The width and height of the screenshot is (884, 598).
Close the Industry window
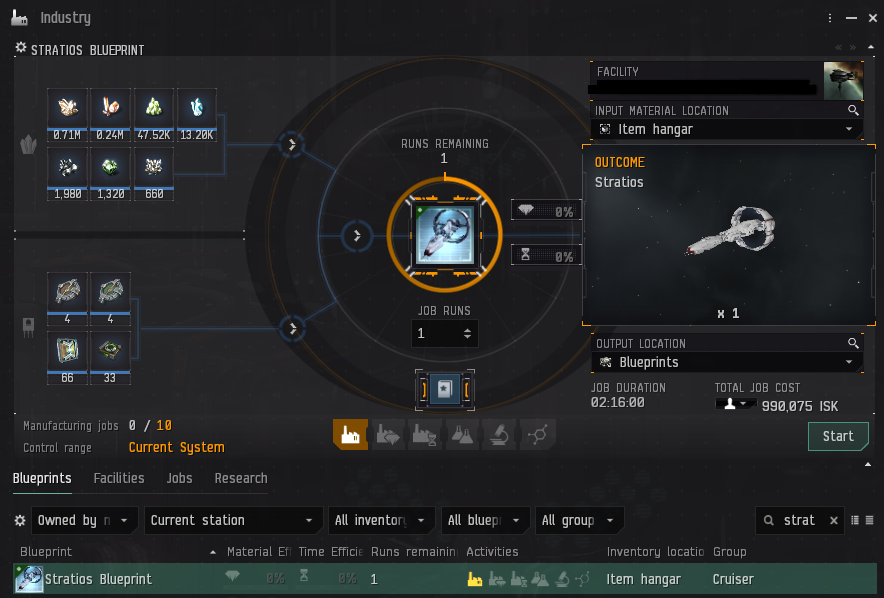point(870,18)
